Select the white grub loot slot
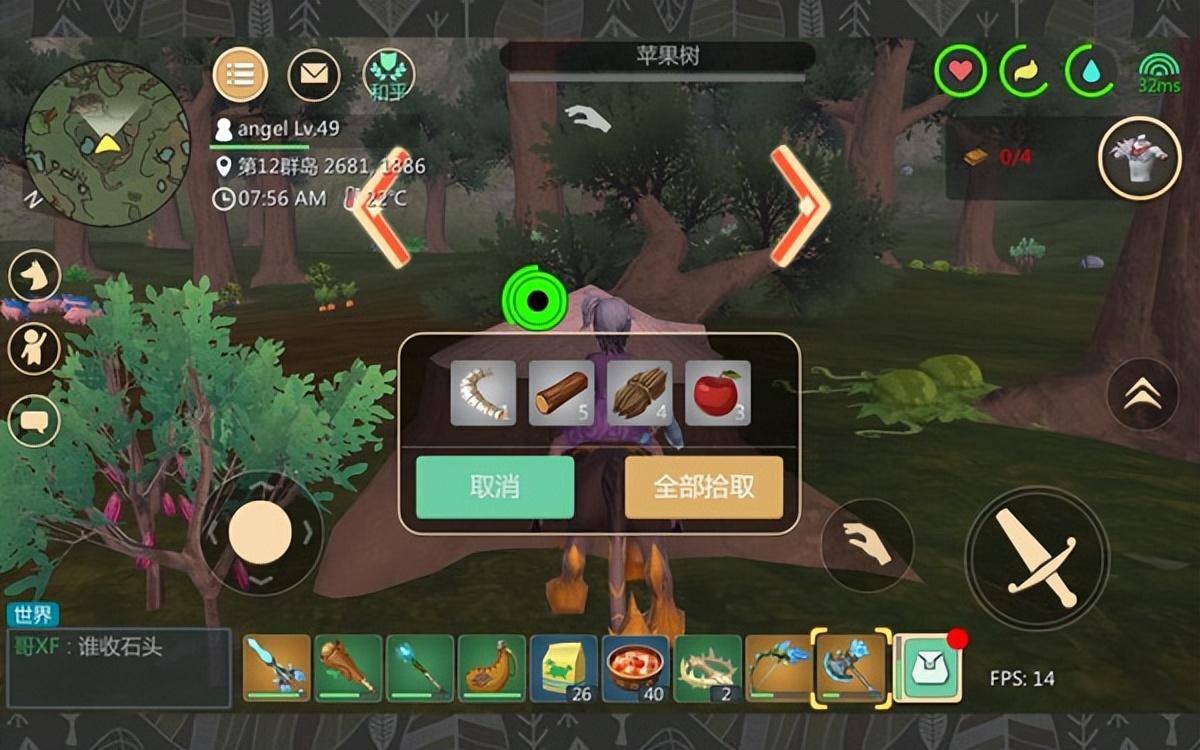 click(x=483, y=393)
